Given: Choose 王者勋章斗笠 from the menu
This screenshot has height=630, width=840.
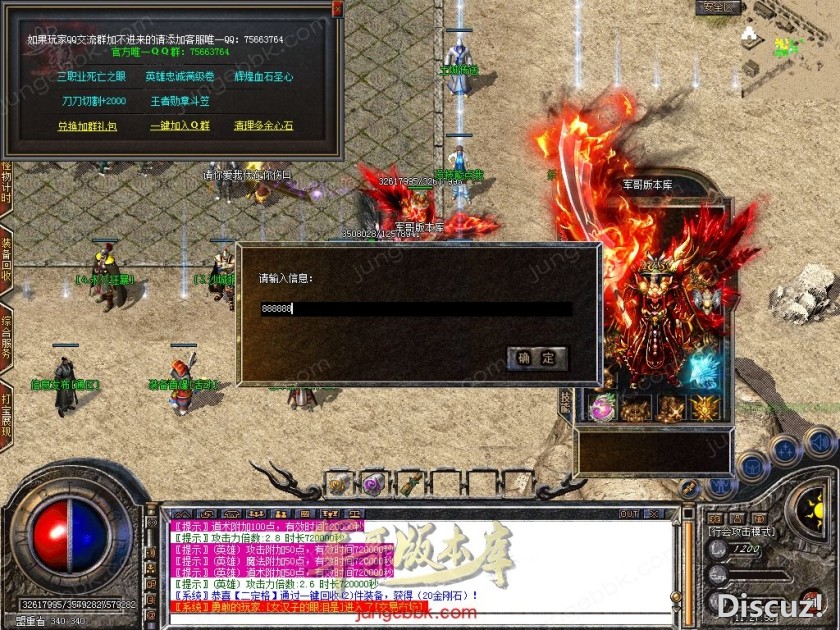Looking at the screenshot, I should coord(180,101).
